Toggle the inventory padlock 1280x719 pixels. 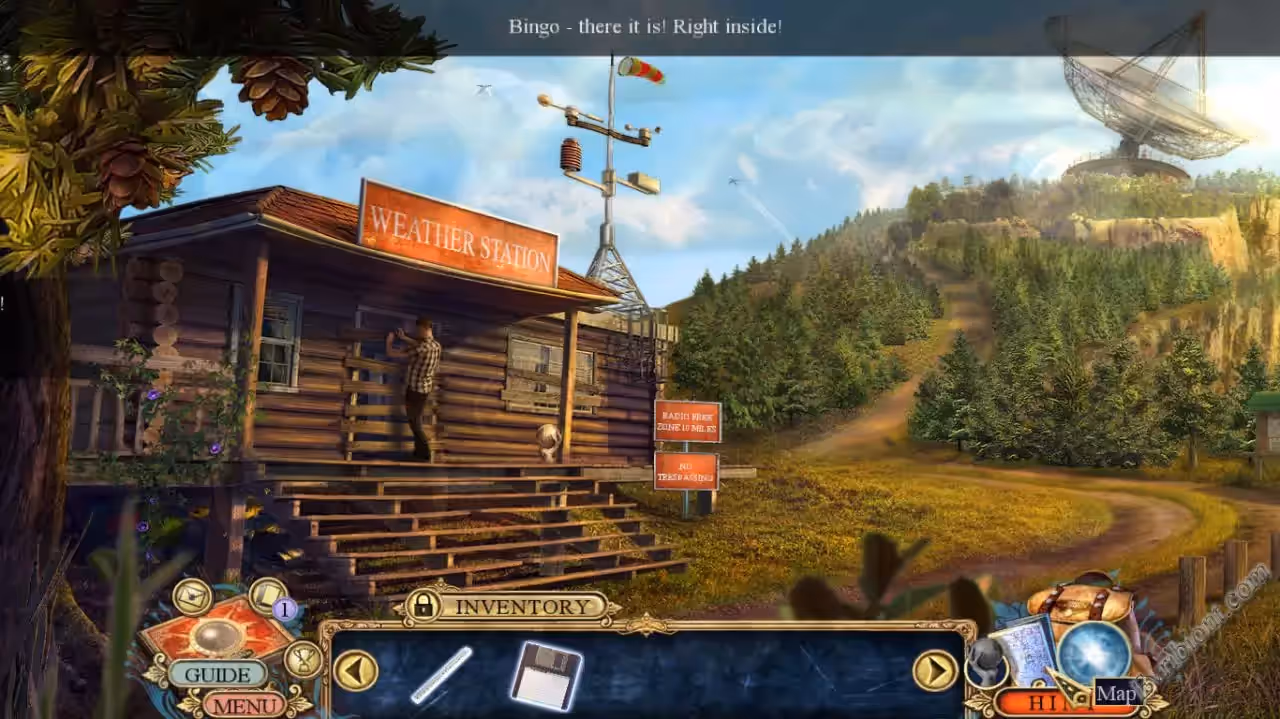click(424, 604)
